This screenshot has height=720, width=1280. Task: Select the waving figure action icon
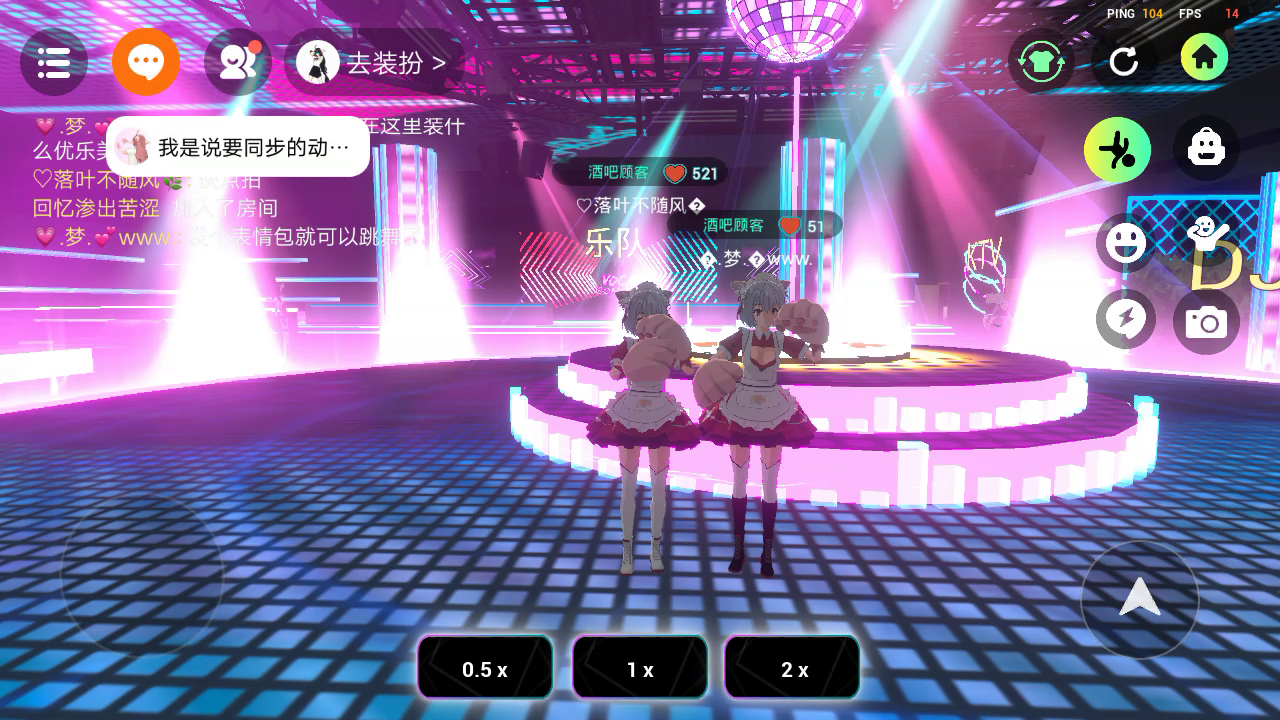coord(1207,237)
